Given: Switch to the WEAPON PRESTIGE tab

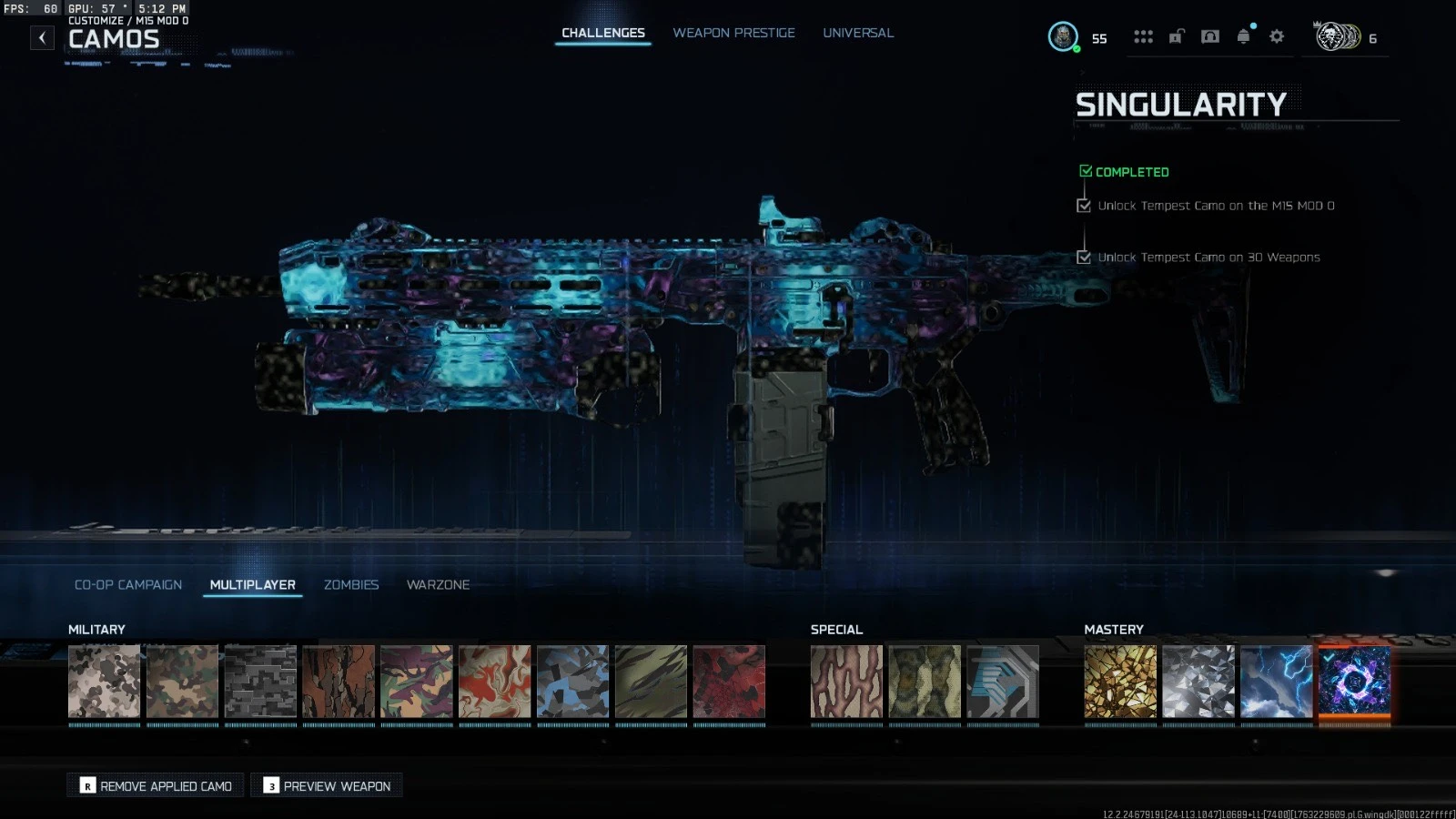Looking at the screenshot, I should 733,32.
